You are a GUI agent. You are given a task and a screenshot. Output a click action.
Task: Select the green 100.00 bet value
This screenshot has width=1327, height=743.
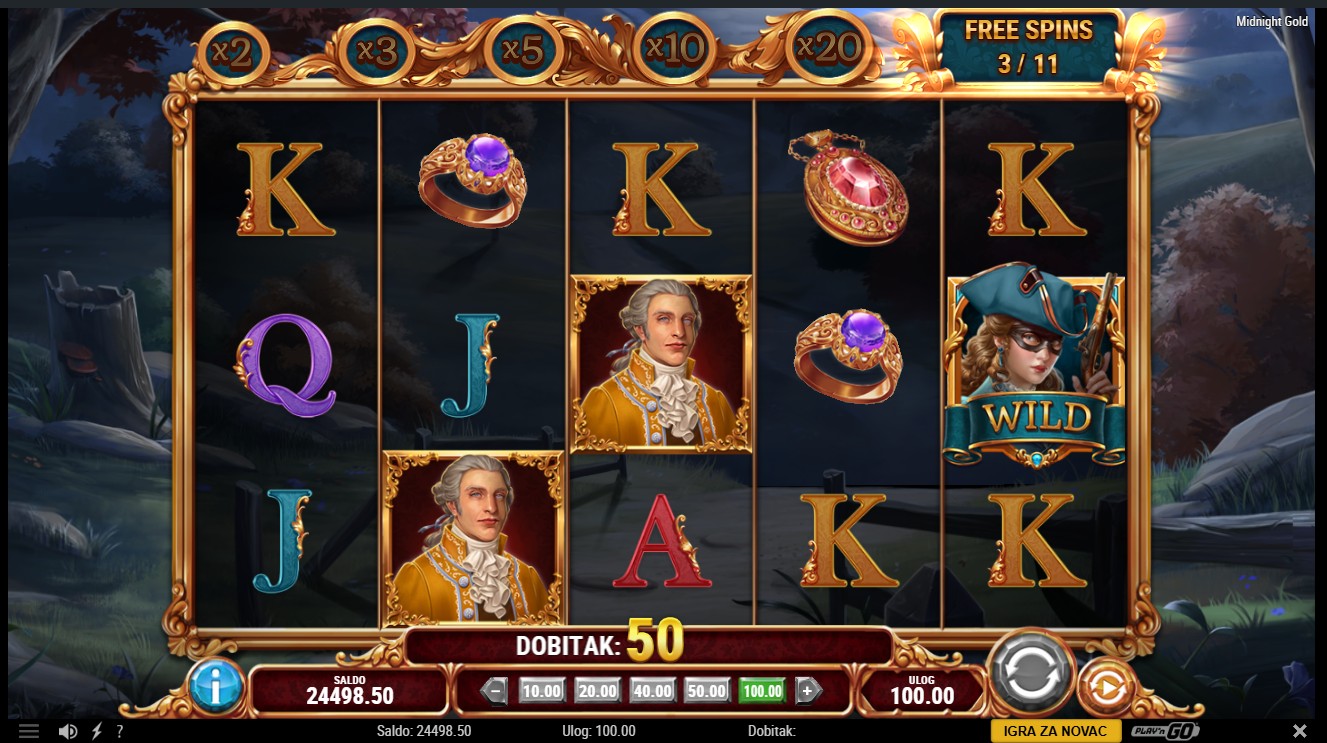click(762, 691)
